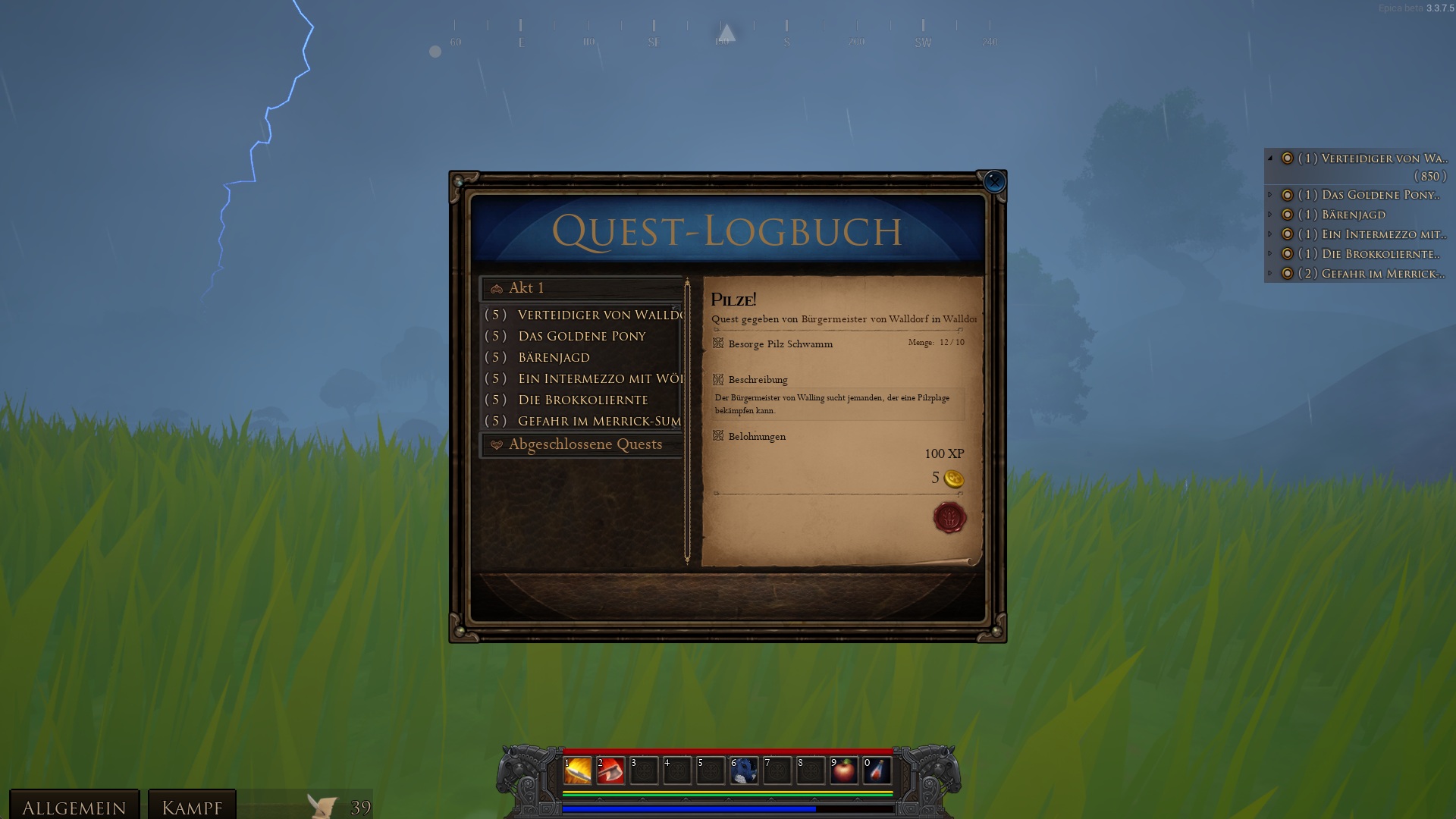The image size is (1456, 819).
Task: Use the red potion in slot 0
Action: coord(877,770)
